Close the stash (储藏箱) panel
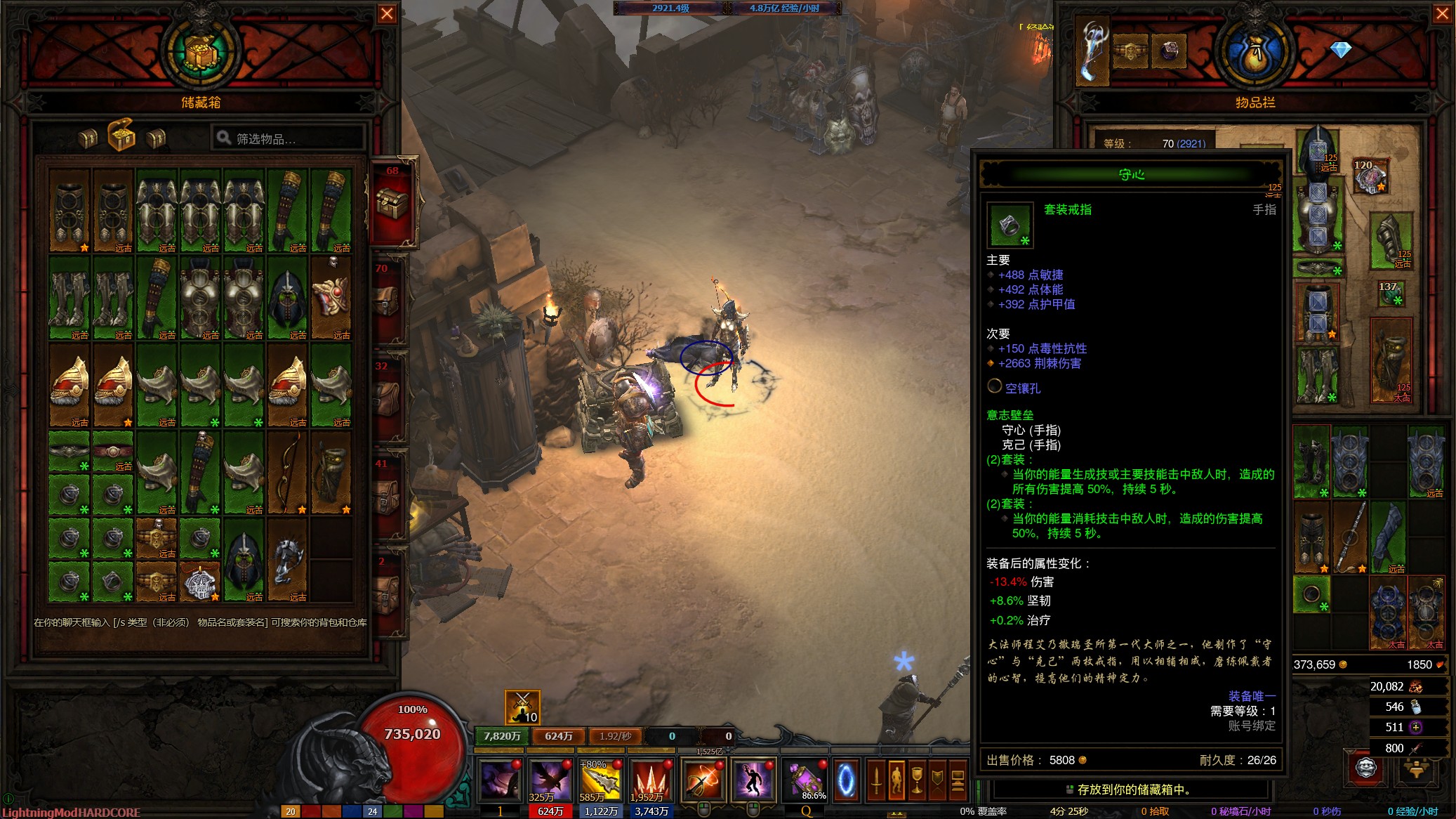This screenshot has width=1456, height=819. tap(387, 14)
